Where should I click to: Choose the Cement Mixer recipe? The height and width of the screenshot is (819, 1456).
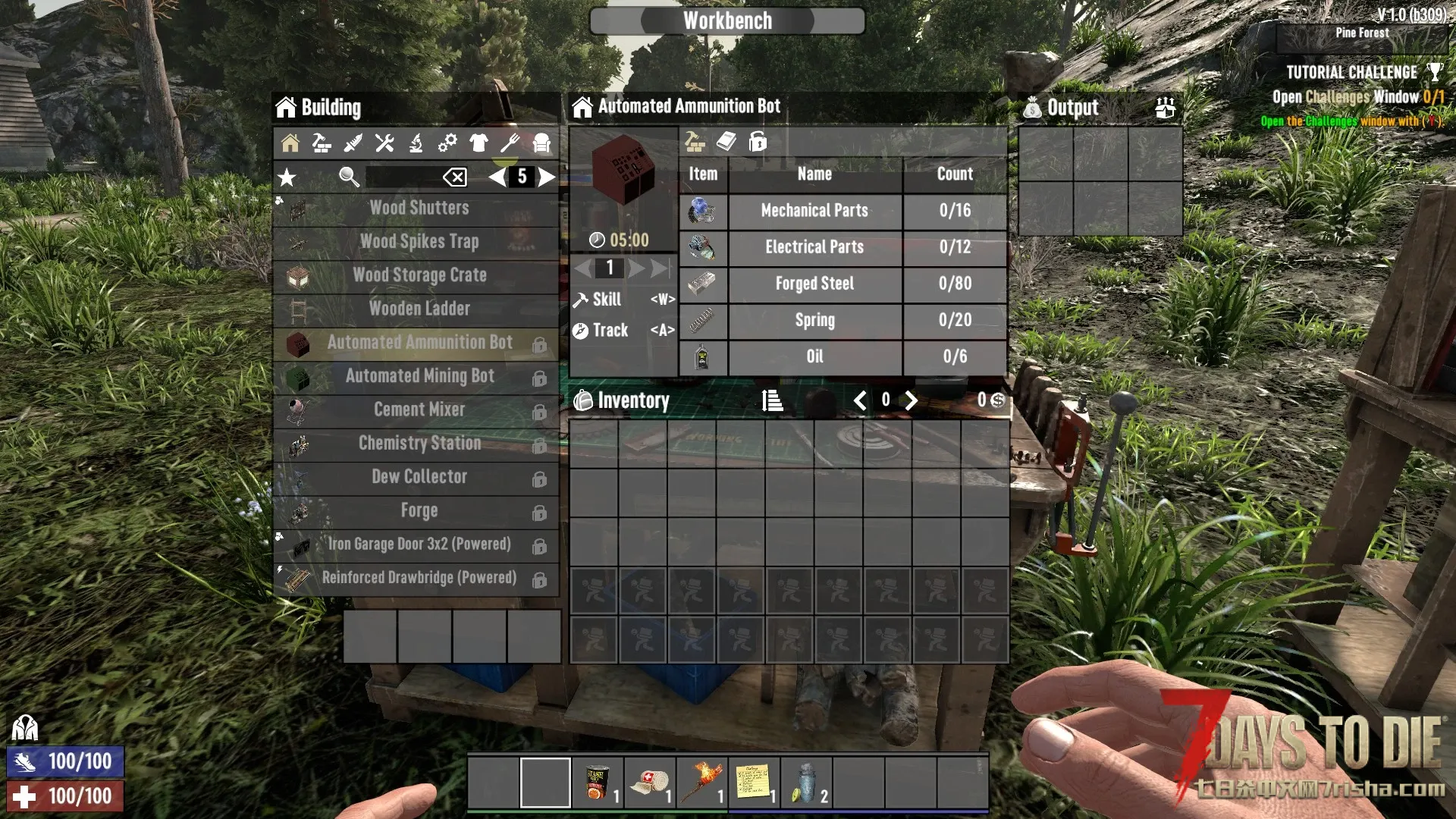pos(419,409)
